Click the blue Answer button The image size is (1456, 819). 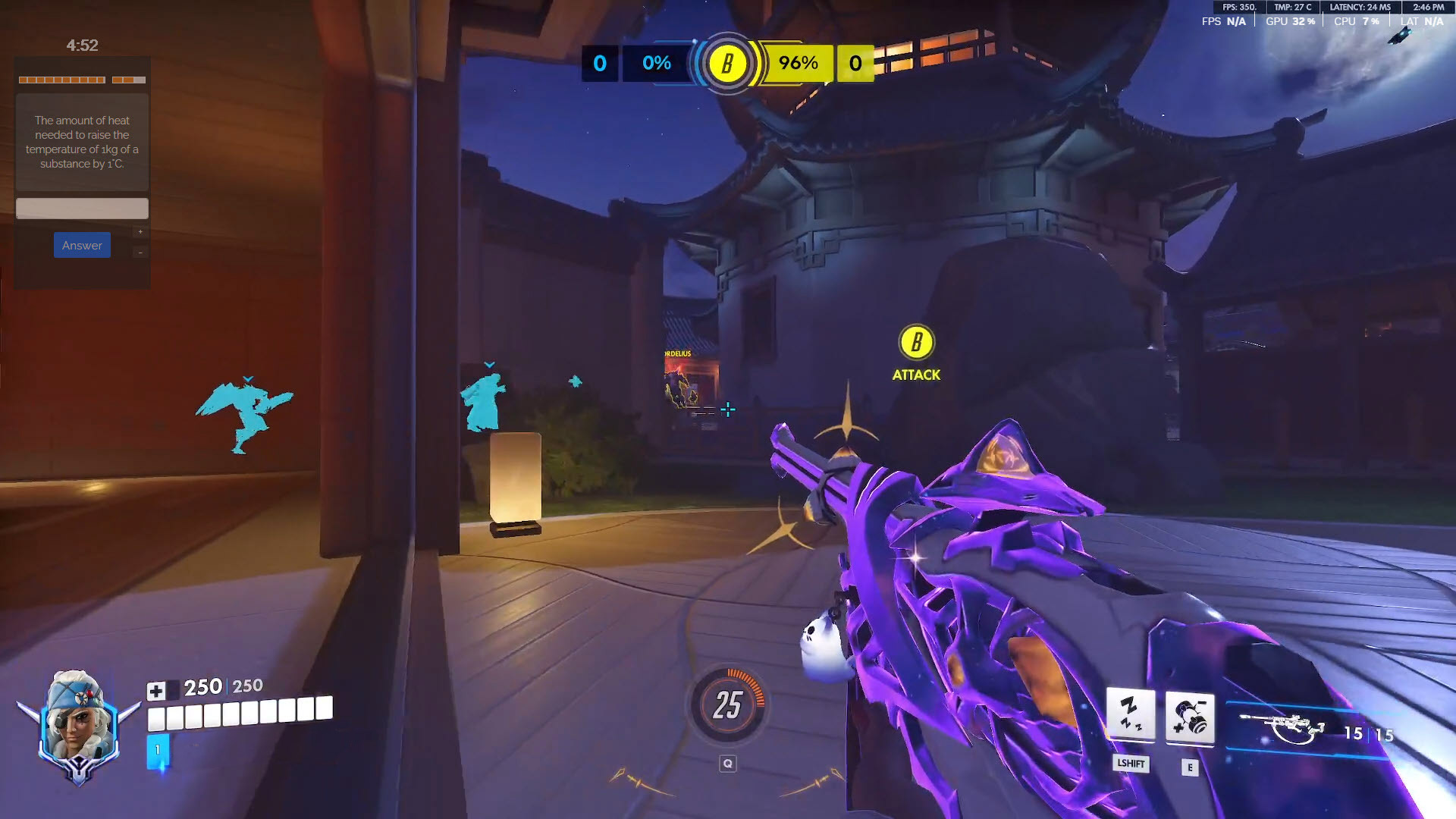pyautogui.click(x=82, y=245)
